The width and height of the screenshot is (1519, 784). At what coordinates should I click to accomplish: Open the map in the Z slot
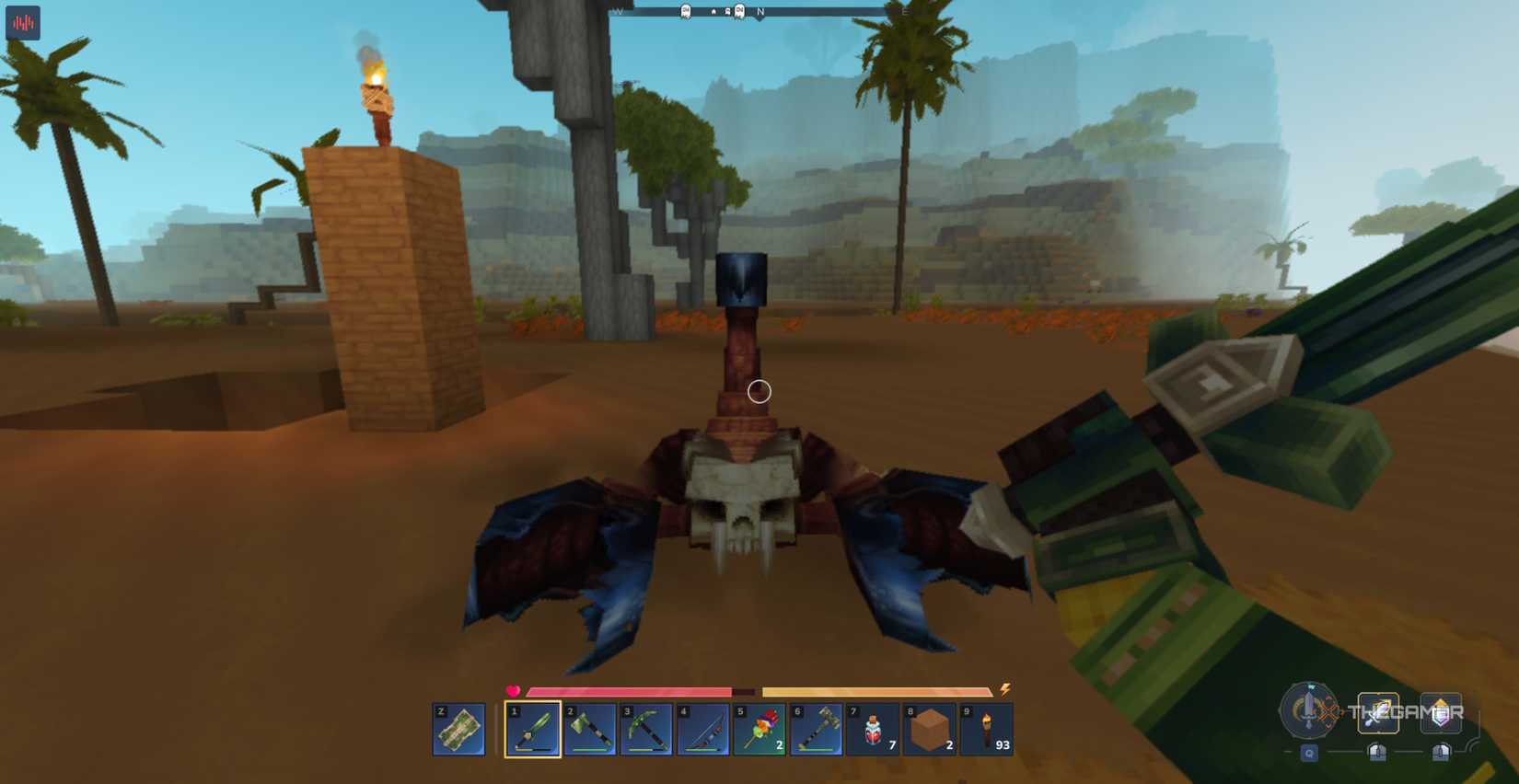(458, 730)
